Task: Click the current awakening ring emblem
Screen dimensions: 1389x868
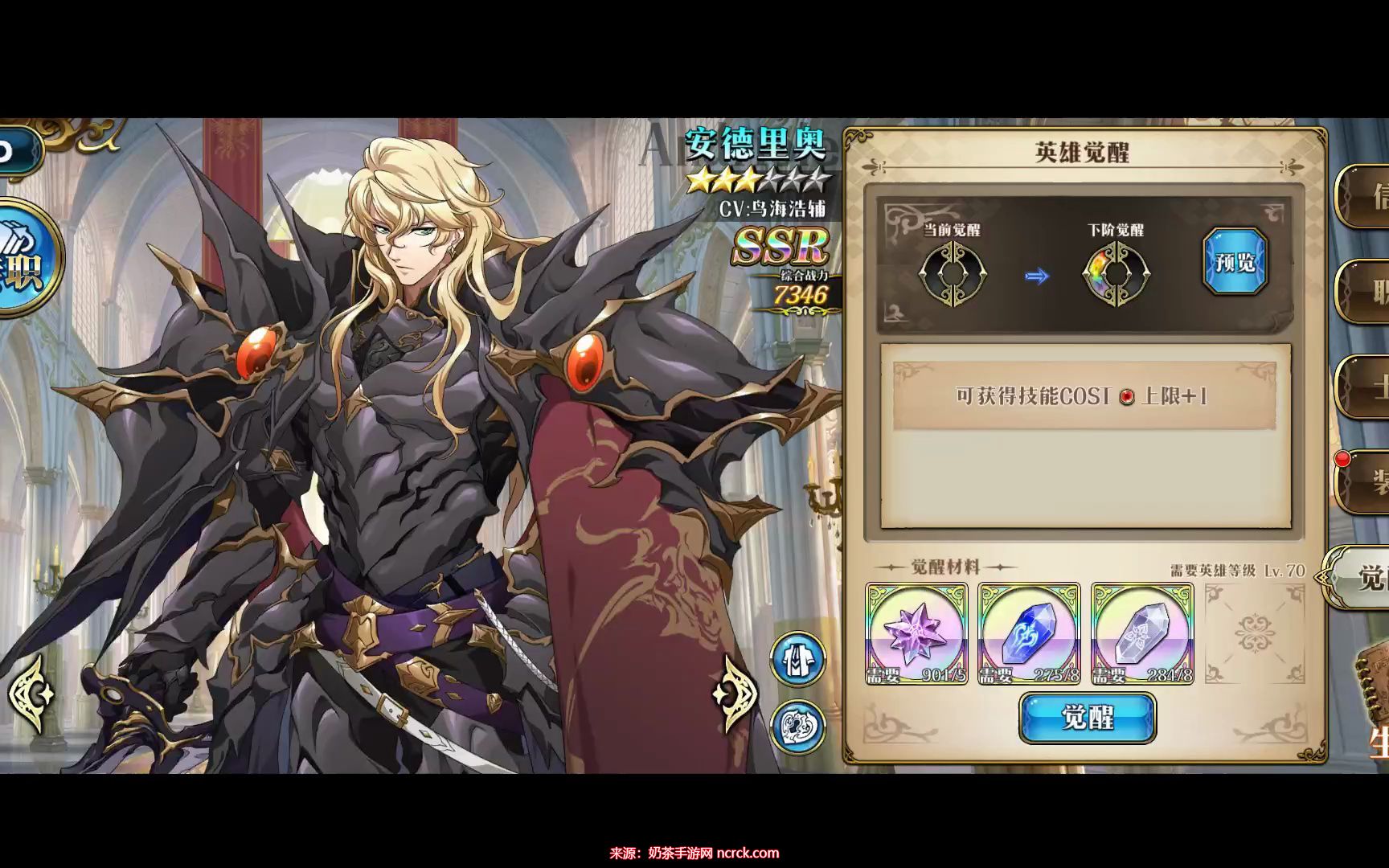Action: point(952,274)
